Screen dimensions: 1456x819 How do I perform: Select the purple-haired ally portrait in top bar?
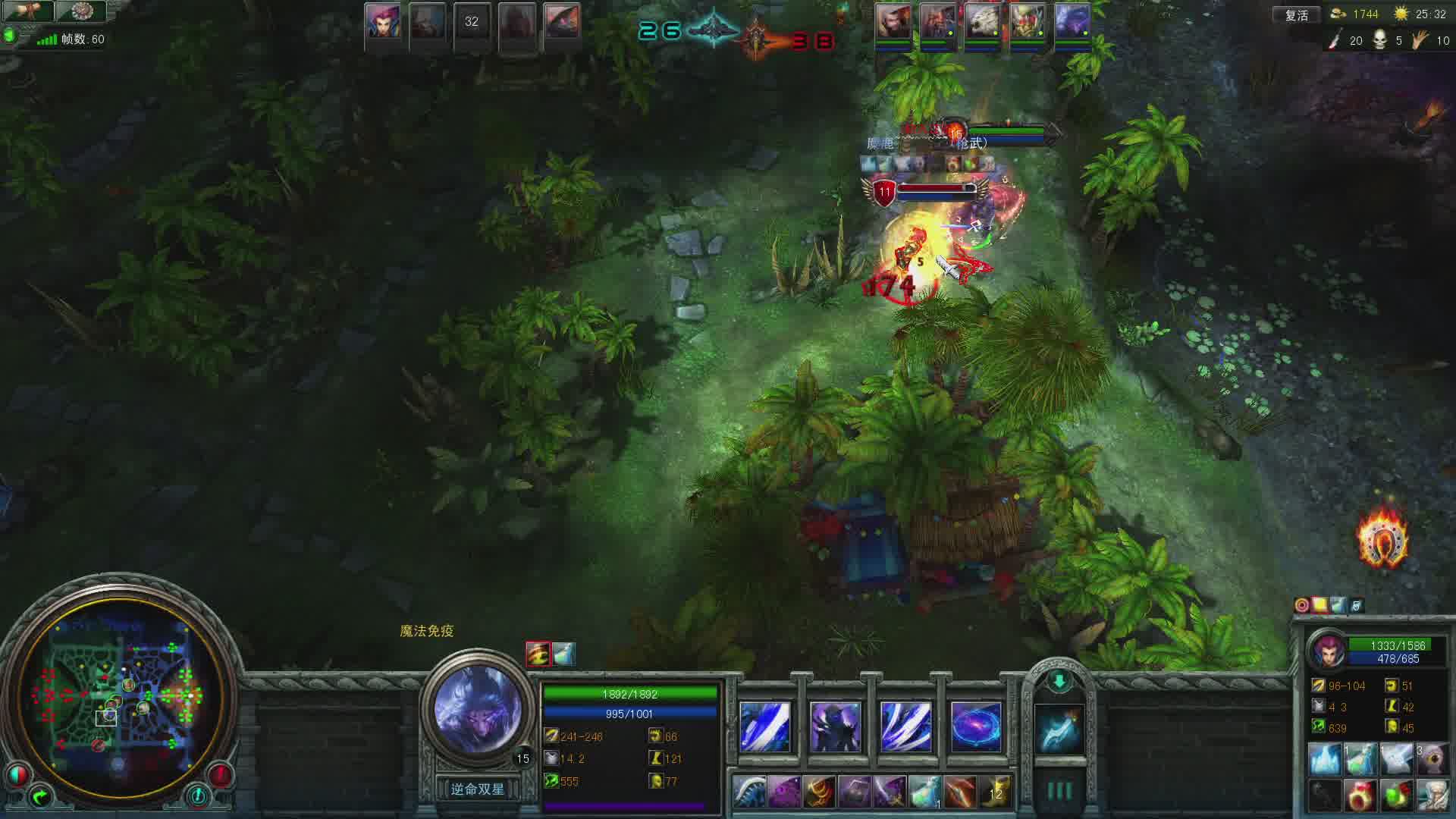(383, 21)
